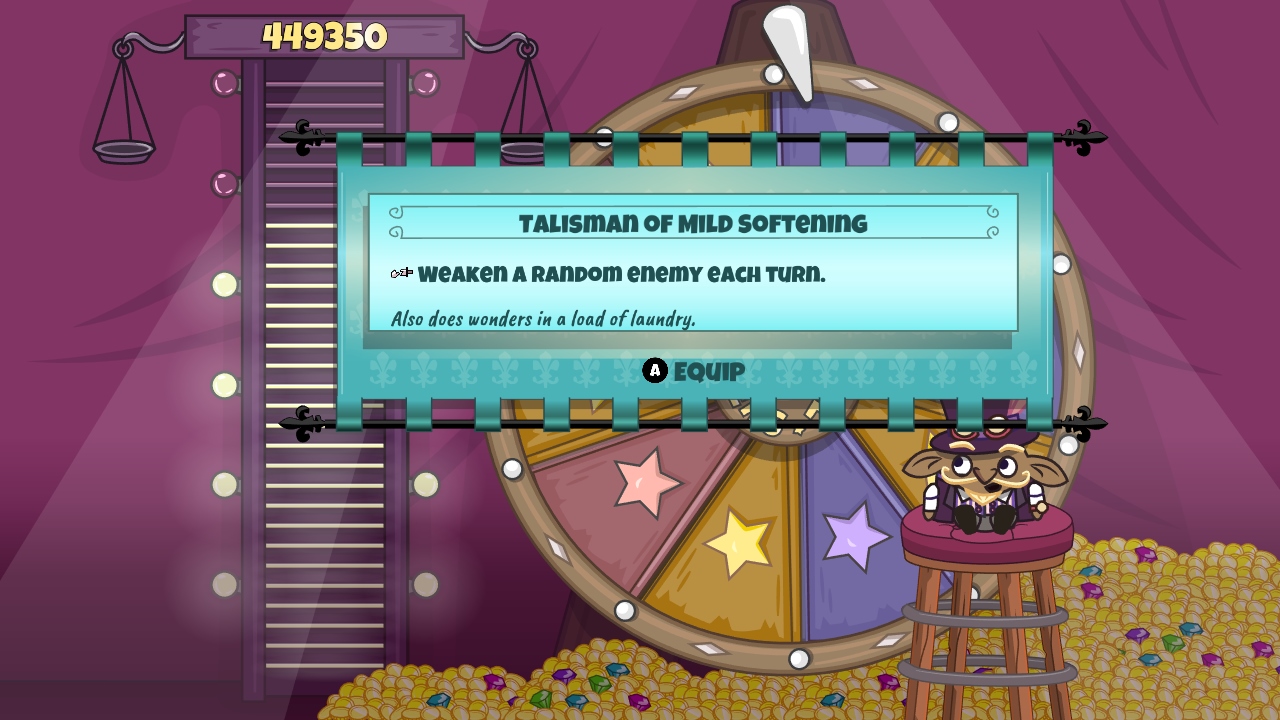Click the left balance scale pan
Screen dimensions: 1280x720
[x=122, y=150]
